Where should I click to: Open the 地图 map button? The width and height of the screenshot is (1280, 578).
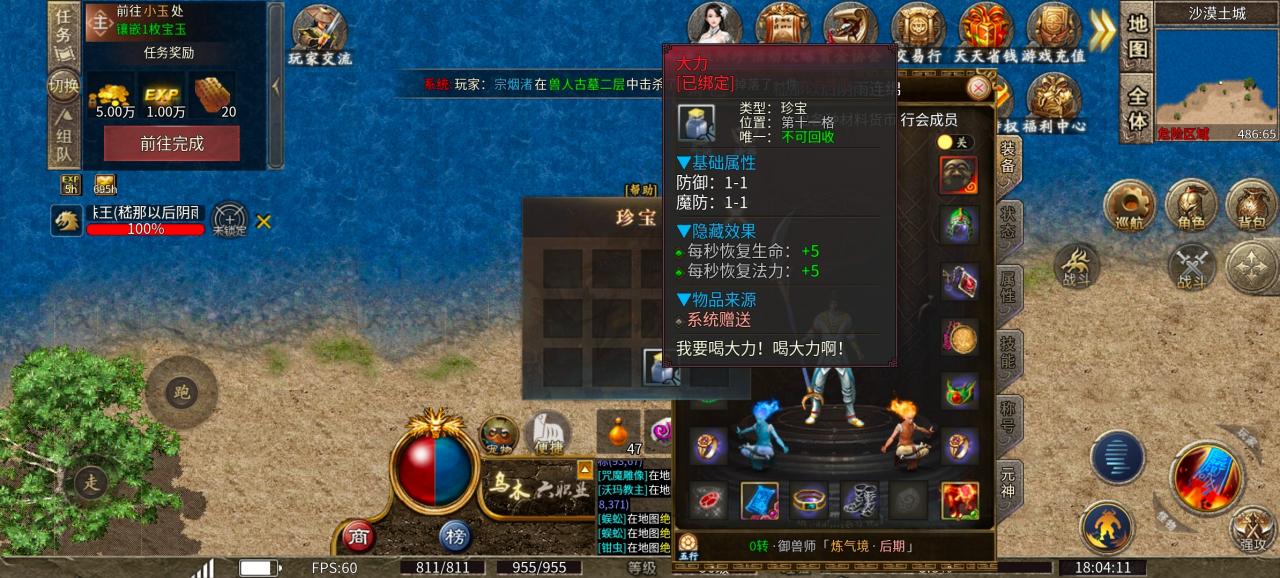tap(1138, 36)
